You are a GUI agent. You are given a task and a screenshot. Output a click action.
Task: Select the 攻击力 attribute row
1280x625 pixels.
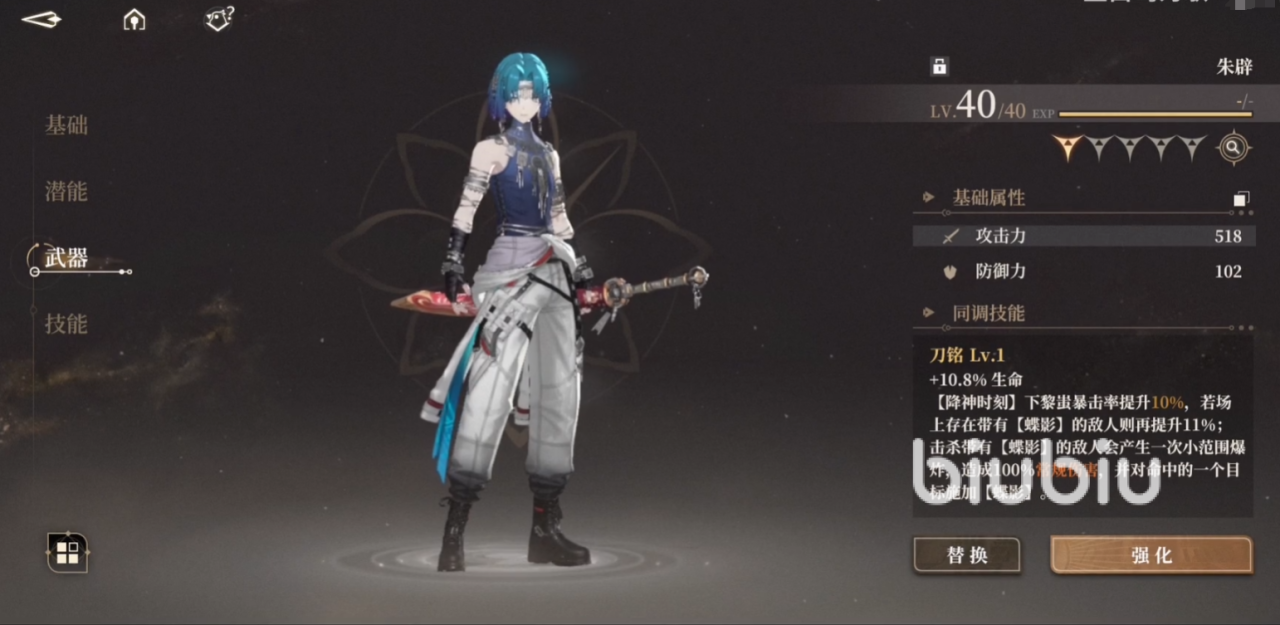coord(1082,236)
